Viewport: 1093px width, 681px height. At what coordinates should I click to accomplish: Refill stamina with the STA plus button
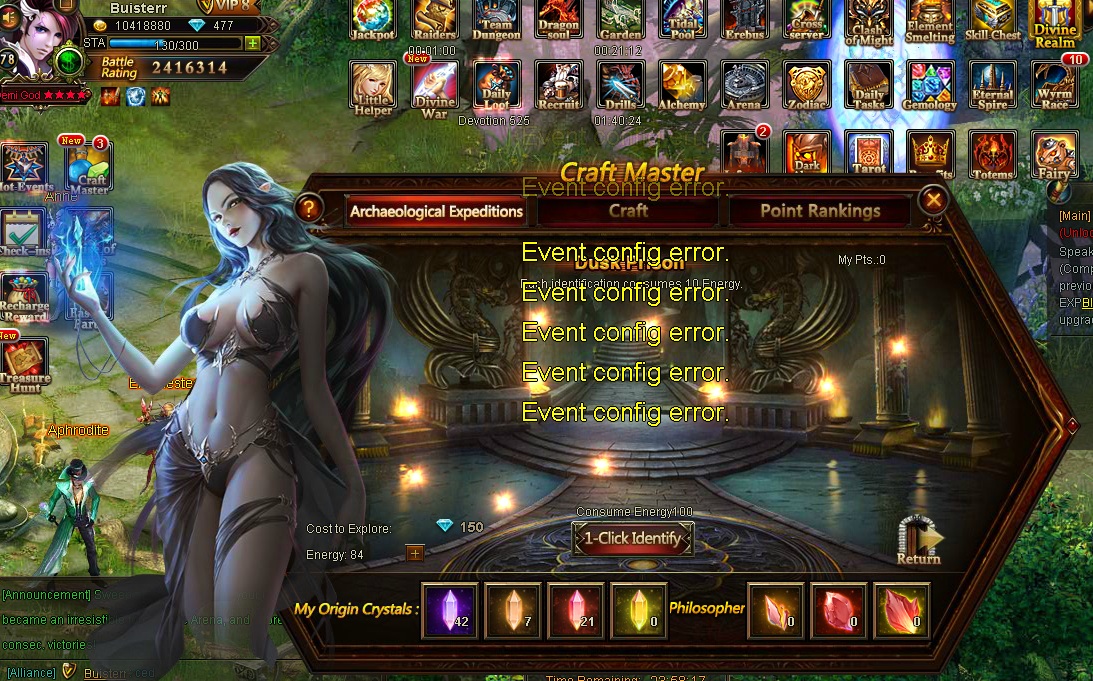coord(253,43)
